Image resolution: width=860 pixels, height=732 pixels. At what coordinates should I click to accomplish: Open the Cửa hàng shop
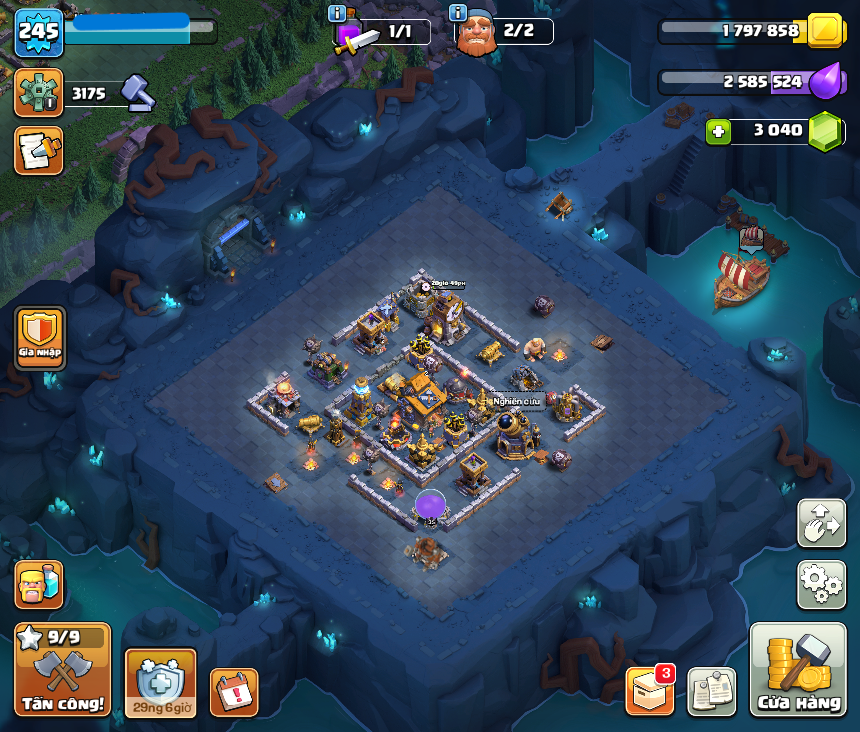[799, 670]
